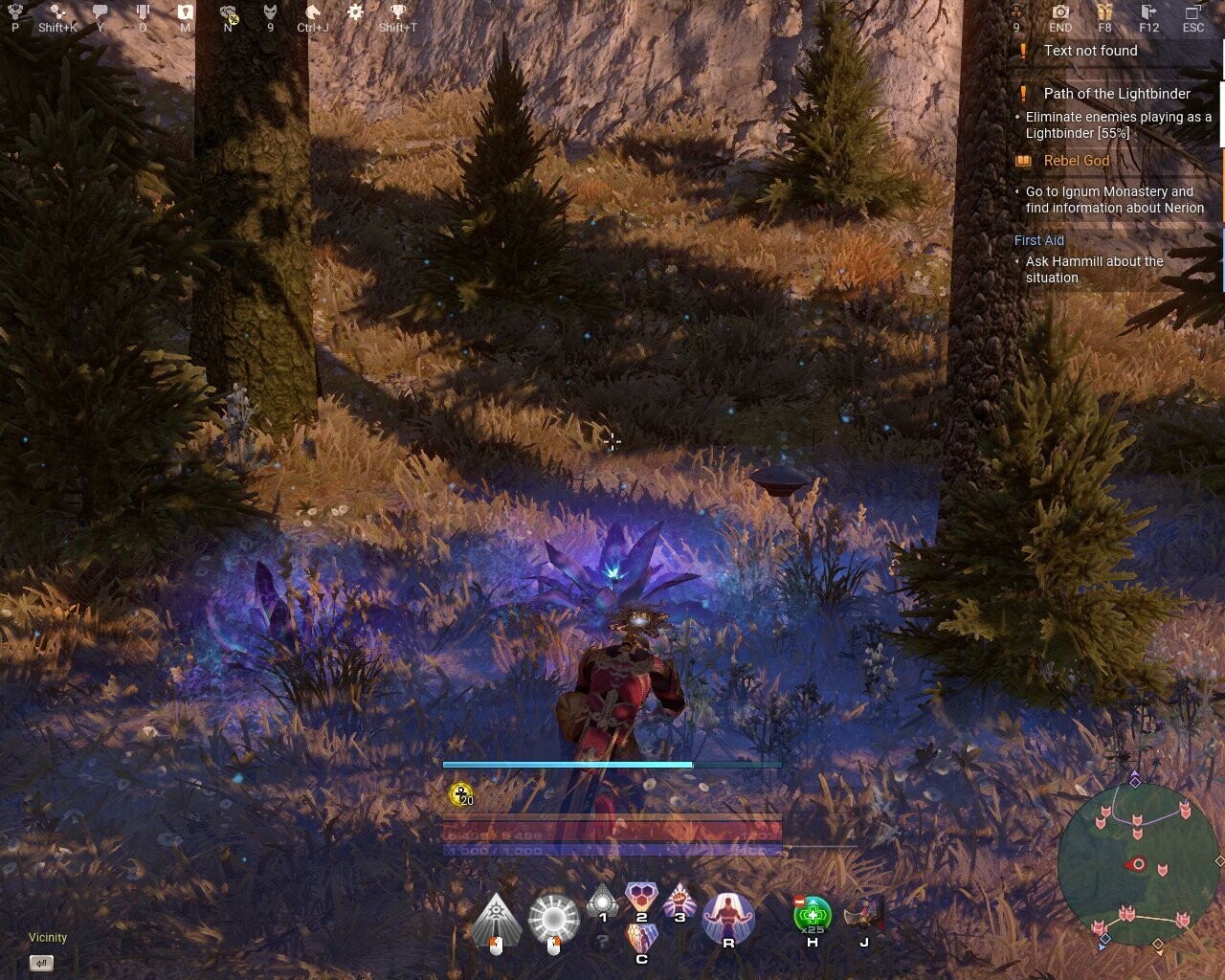Select the Rebel God quest entry

pyautogui.click(x=1077, y=161)
